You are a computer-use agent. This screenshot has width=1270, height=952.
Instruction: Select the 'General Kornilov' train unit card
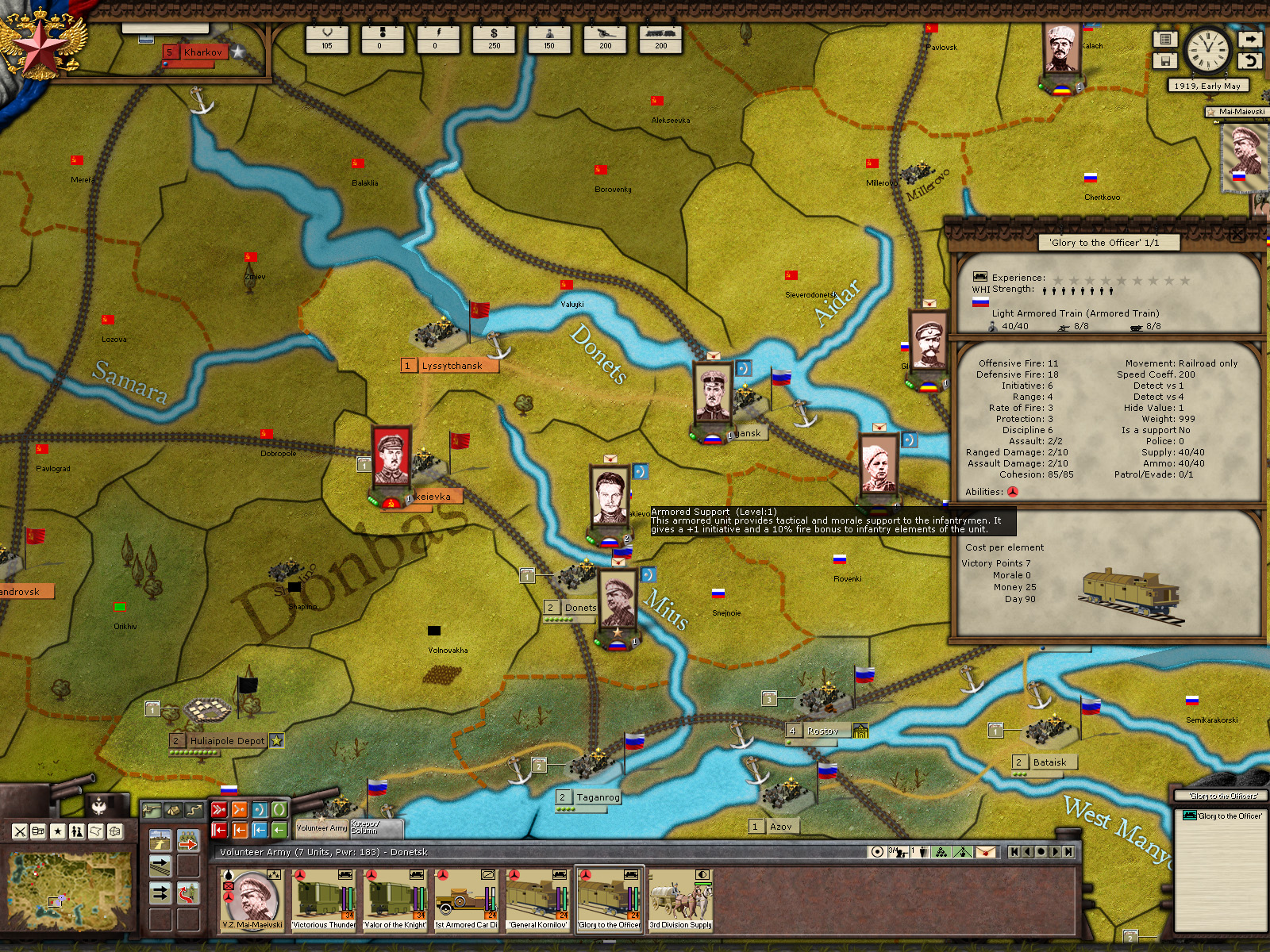(x=538, y=900)
